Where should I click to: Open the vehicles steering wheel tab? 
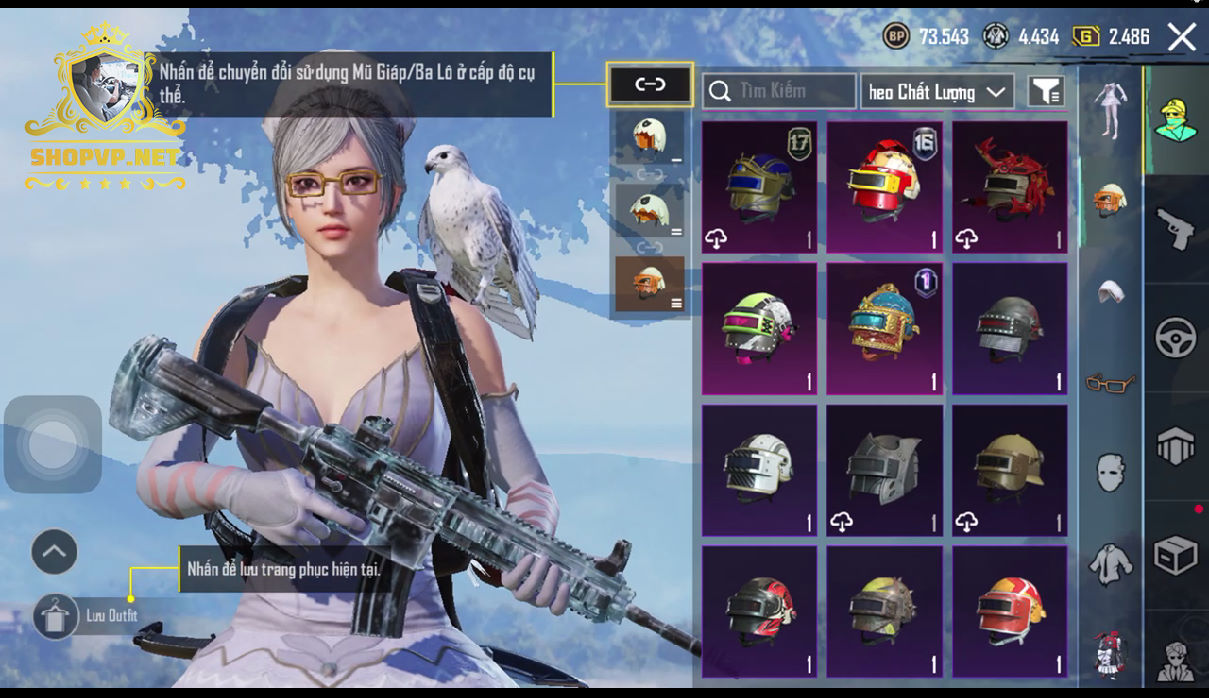1176,338
